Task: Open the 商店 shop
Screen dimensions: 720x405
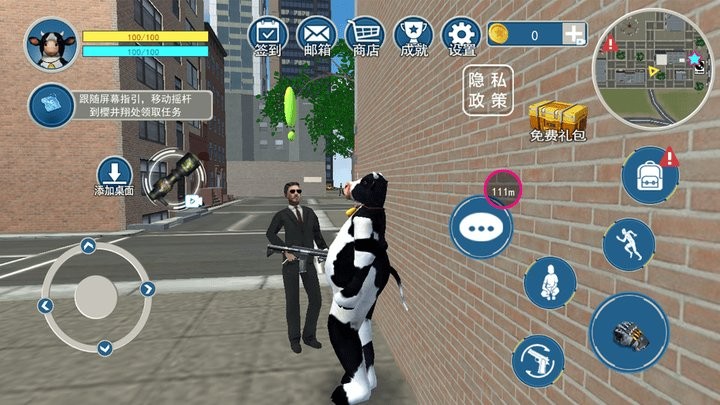Action: point(366,35)
